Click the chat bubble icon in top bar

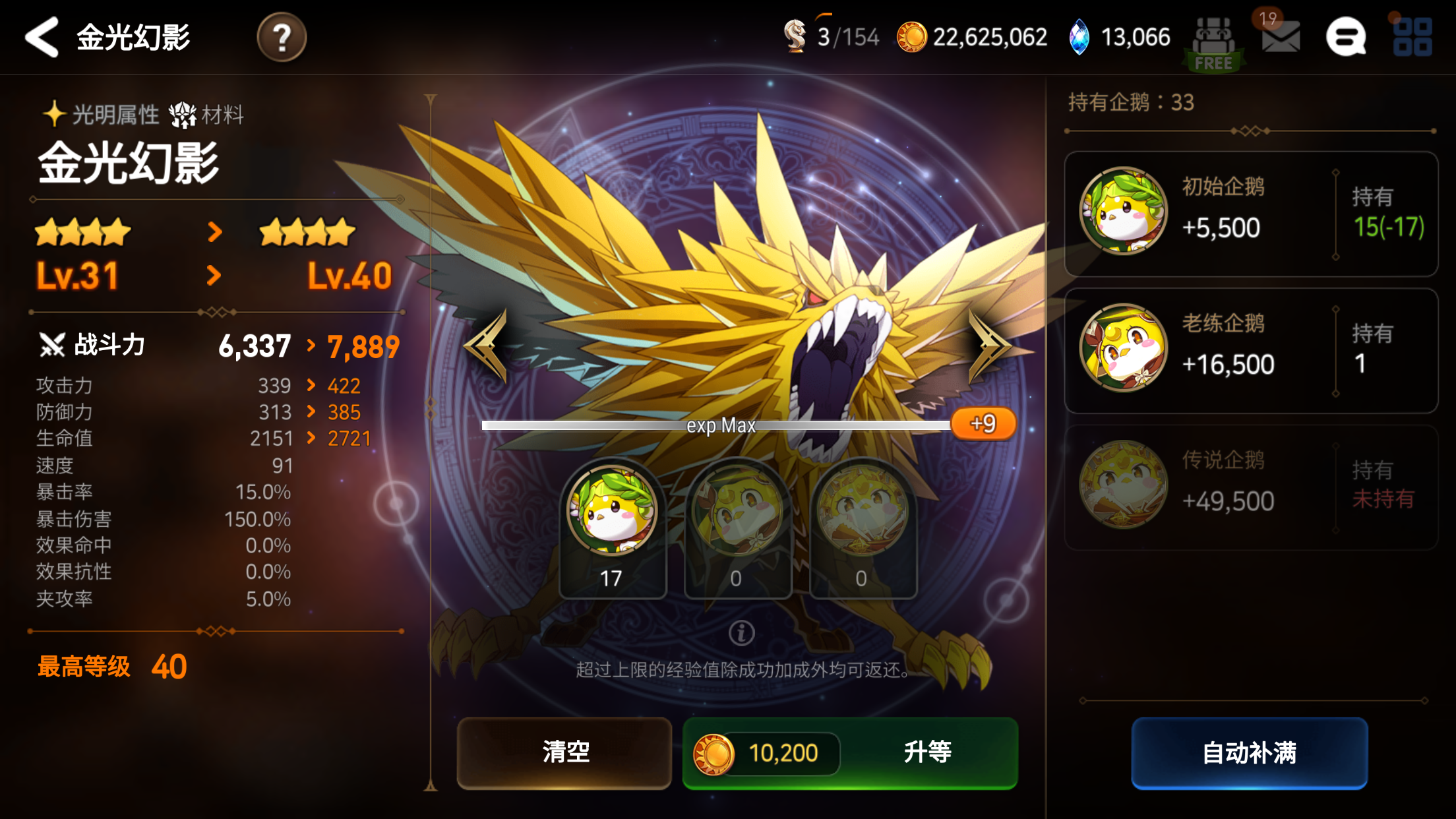1347,36
